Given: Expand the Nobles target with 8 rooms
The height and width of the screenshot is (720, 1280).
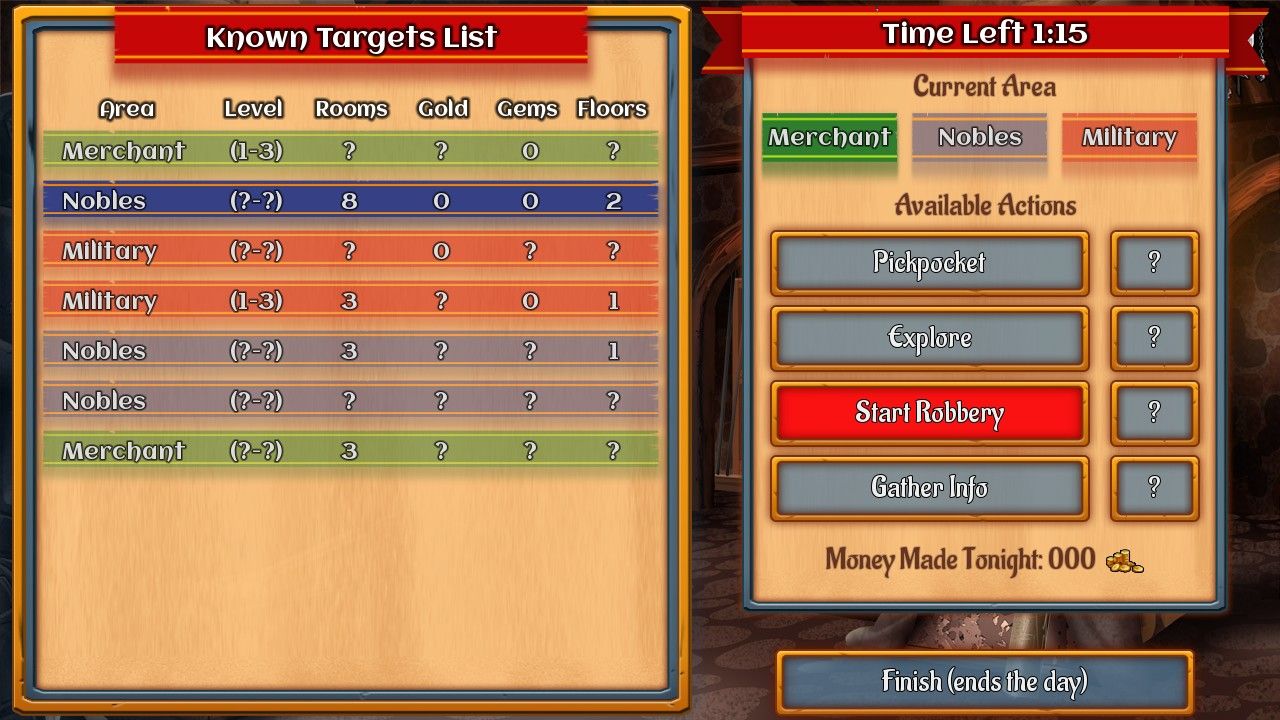Looking at the screenshot, I should pyautogui.click(x=350, y=200).
